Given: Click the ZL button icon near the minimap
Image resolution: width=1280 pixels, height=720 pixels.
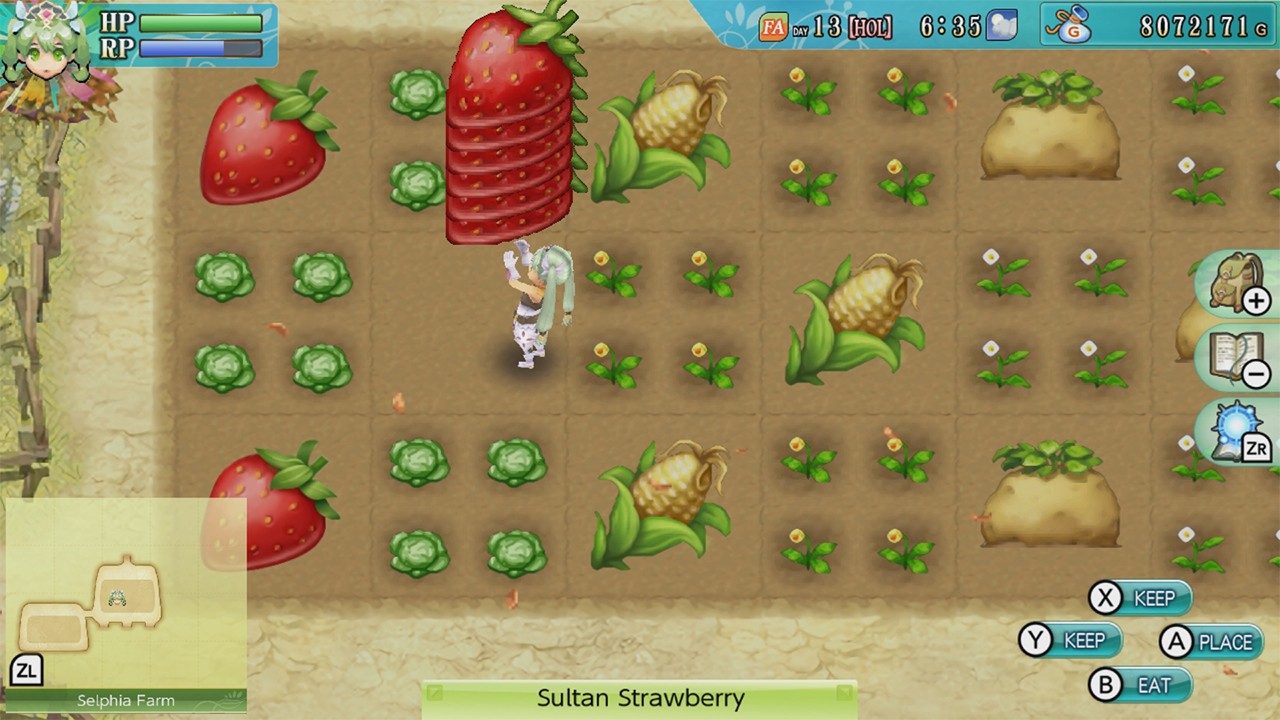Looking at the screenshot, I should point(27,671).
